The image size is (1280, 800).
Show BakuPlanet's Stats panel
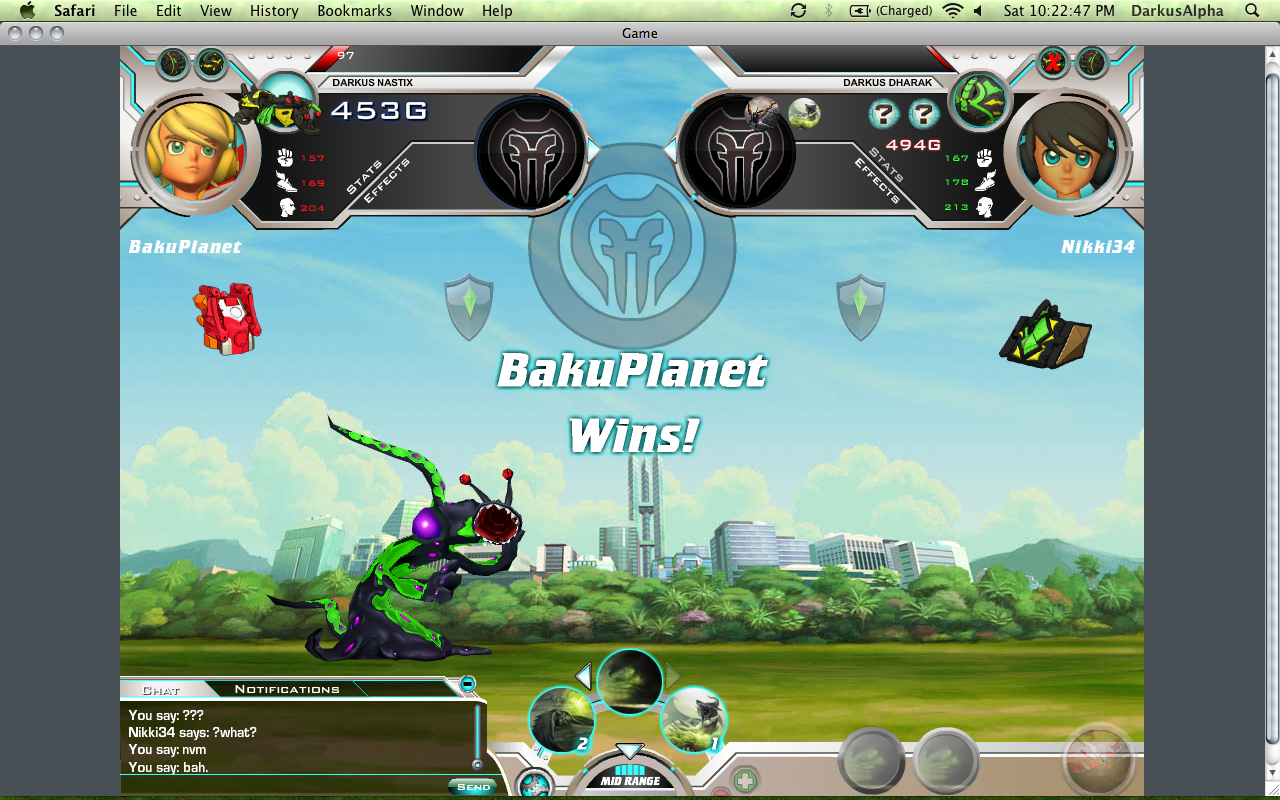(x=365, y=177)
